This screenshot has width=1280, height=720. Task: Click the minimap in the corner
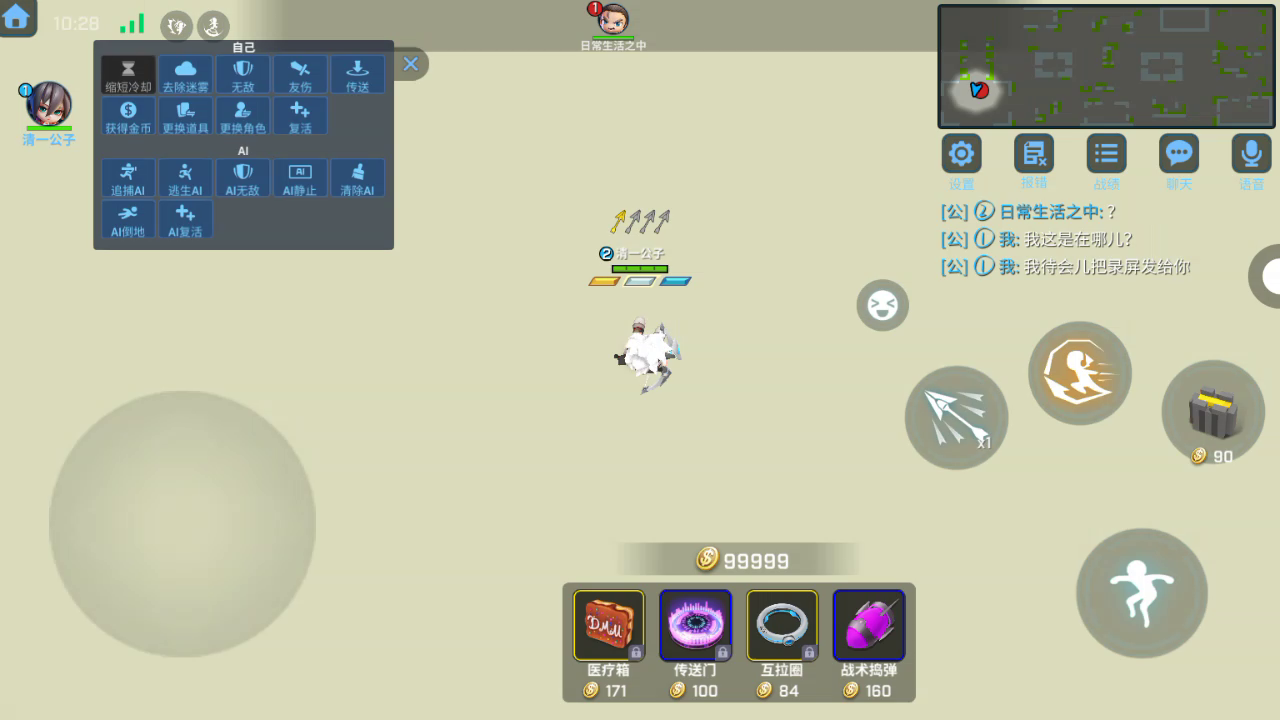tap(1105, 66)
